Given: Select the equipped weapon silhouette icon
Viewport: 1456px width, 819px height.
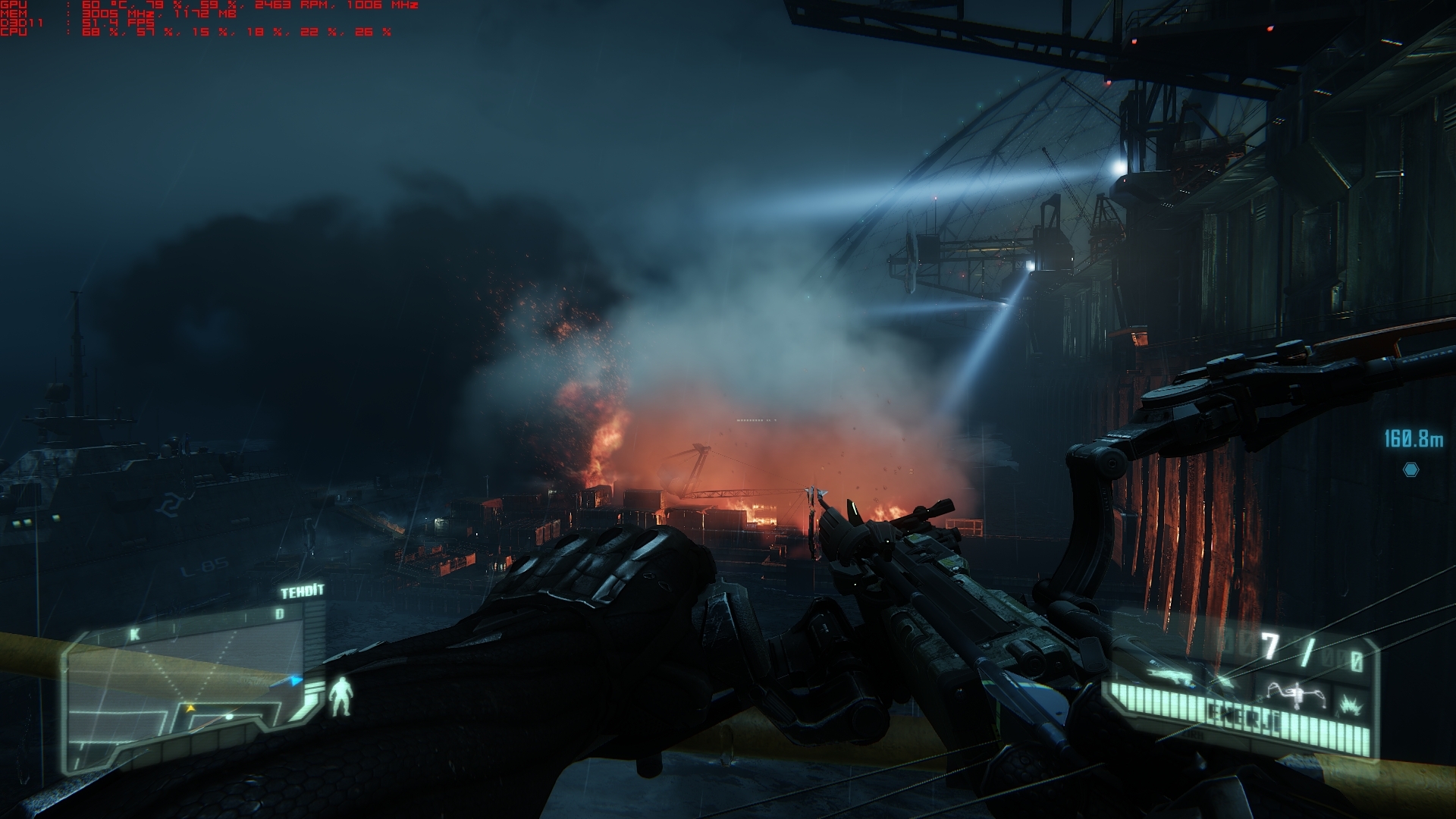Looking at the screenshot, I should (x=1166, y=674).
